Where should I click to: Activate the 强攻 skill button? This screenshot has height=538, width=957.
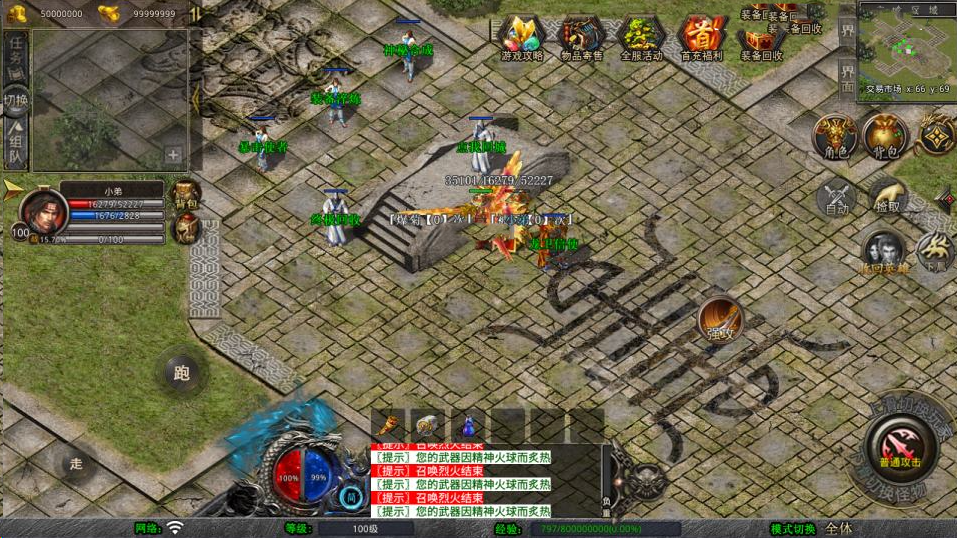coord(720,319)
